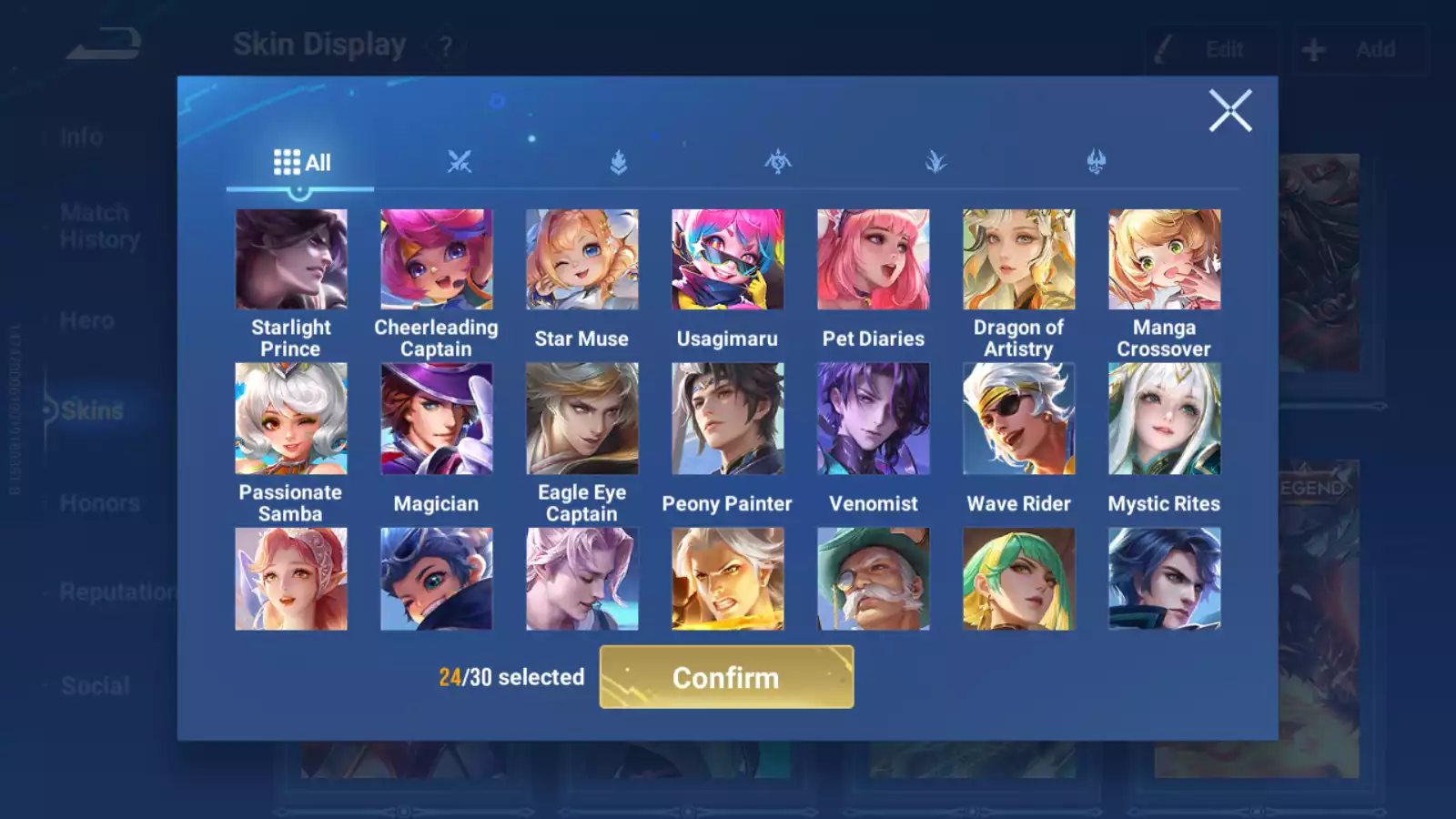This screenshot has height=819, width=1456.
Task: Select the Peony Painter skin thumbnail
Action: click(x=728, y=418)
